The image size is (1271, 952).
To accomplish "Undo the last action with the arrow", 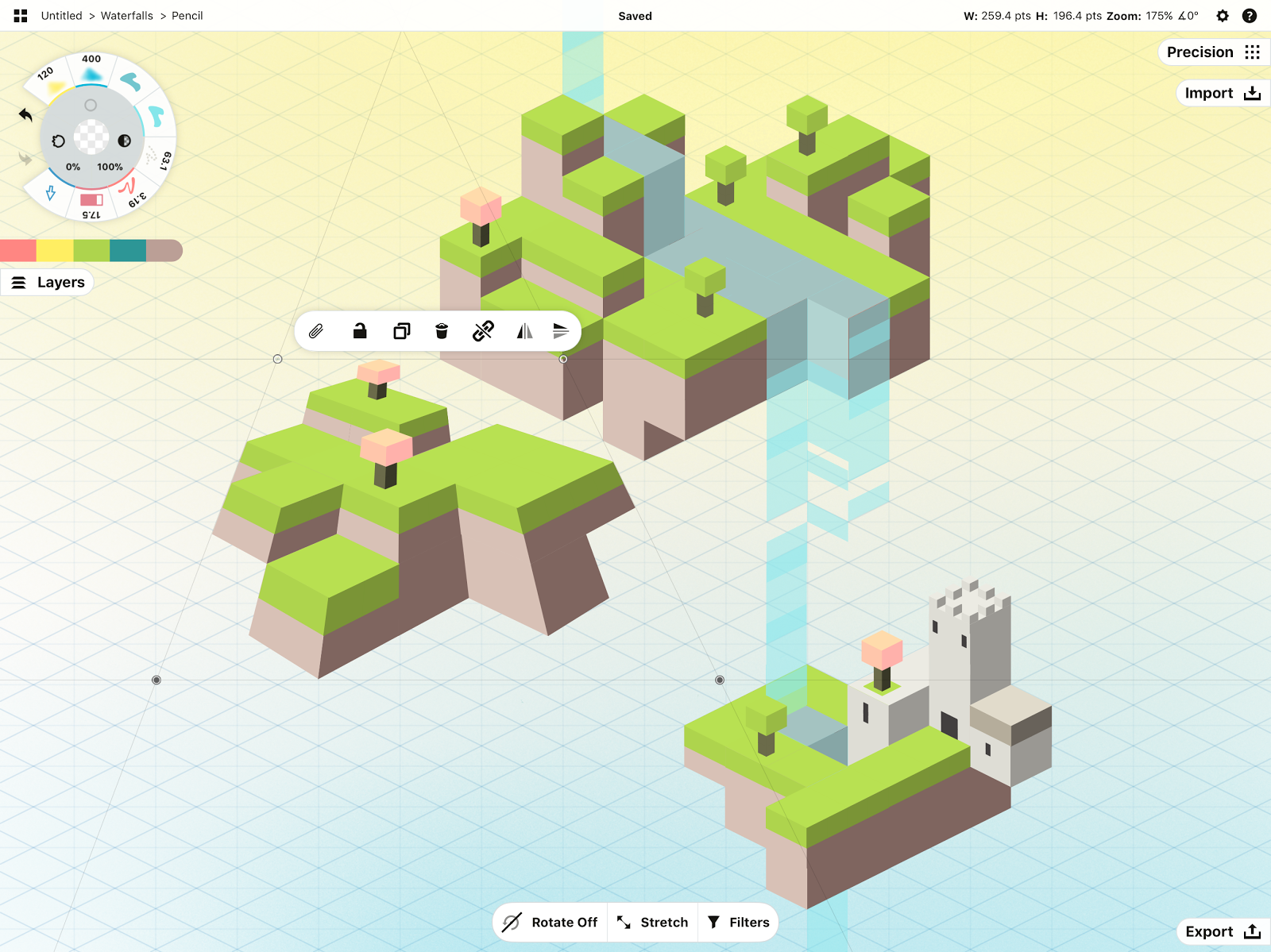I will (x=25, y=115).
